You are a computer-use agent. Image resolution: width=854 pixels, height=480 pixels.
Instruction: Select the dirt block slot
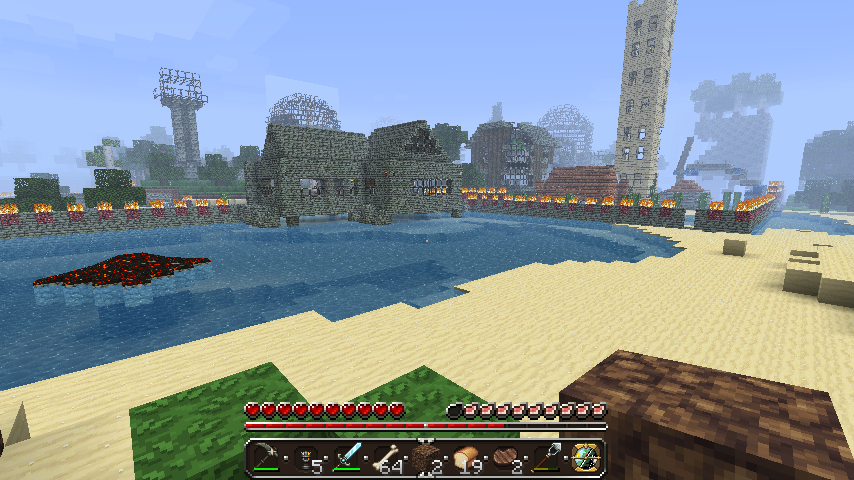point(427,458)
